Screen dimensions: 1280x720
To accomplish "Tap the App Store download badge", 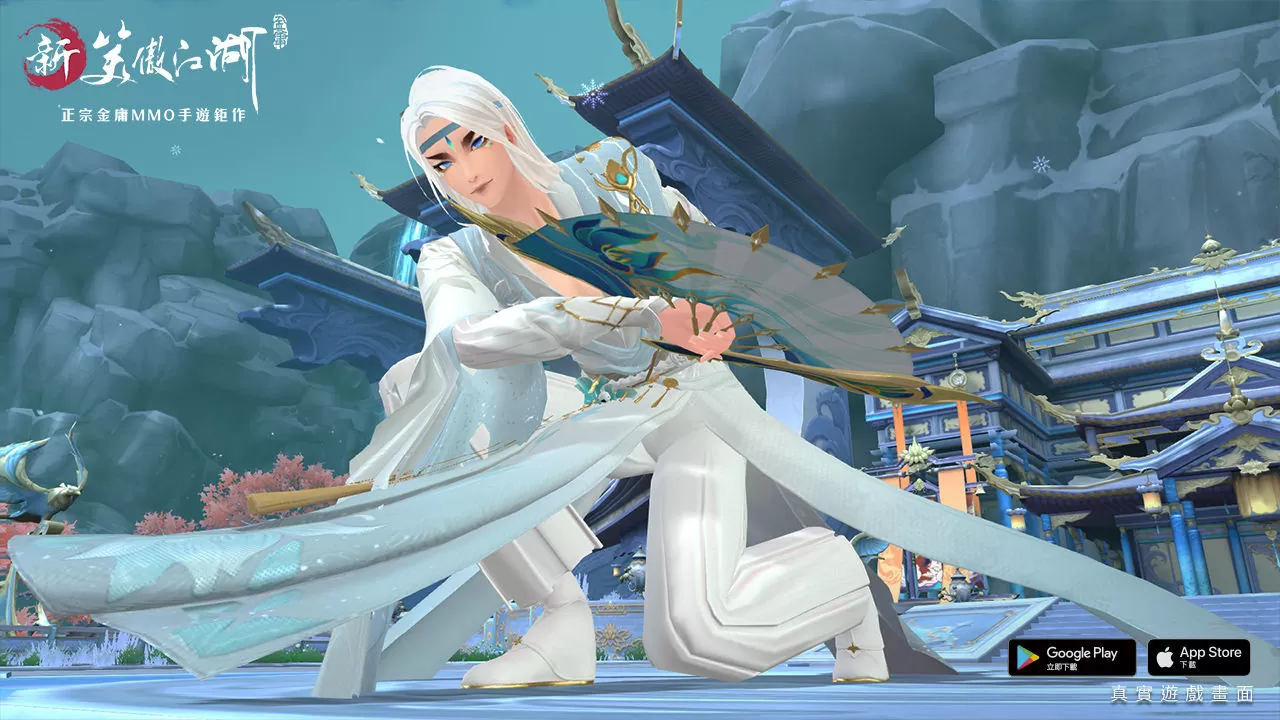I will pyautogui.click(x=1198, y=657).
